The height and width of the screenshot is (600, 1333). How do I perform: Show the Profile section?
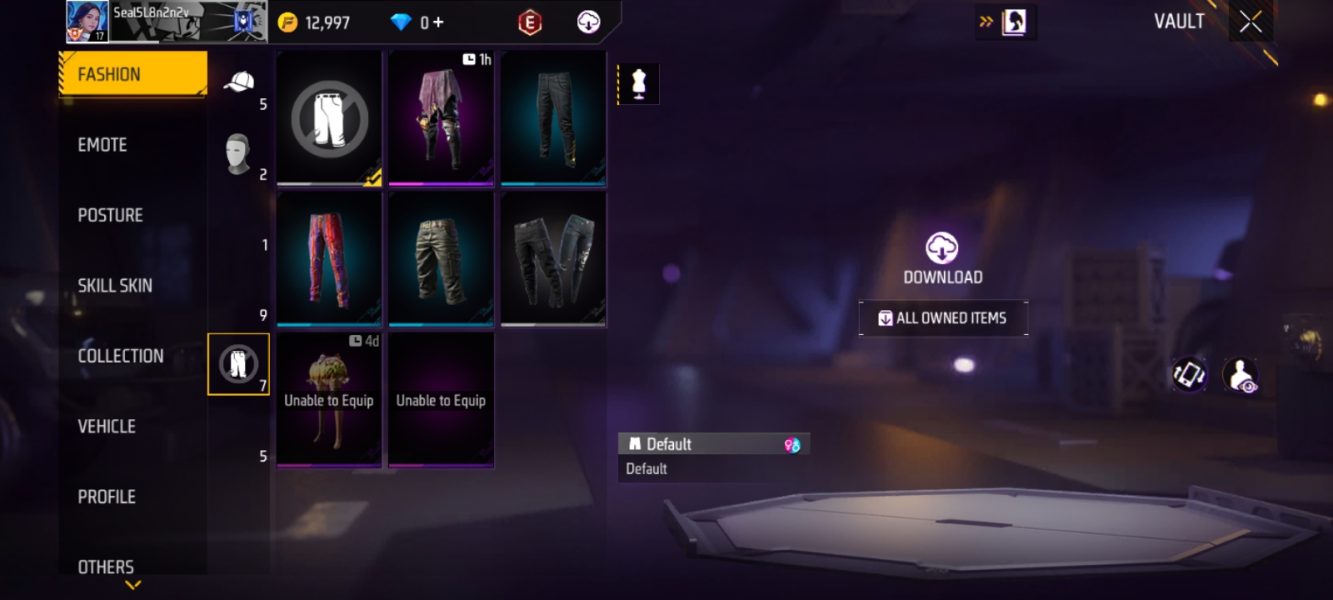click(x=107, y=497)
